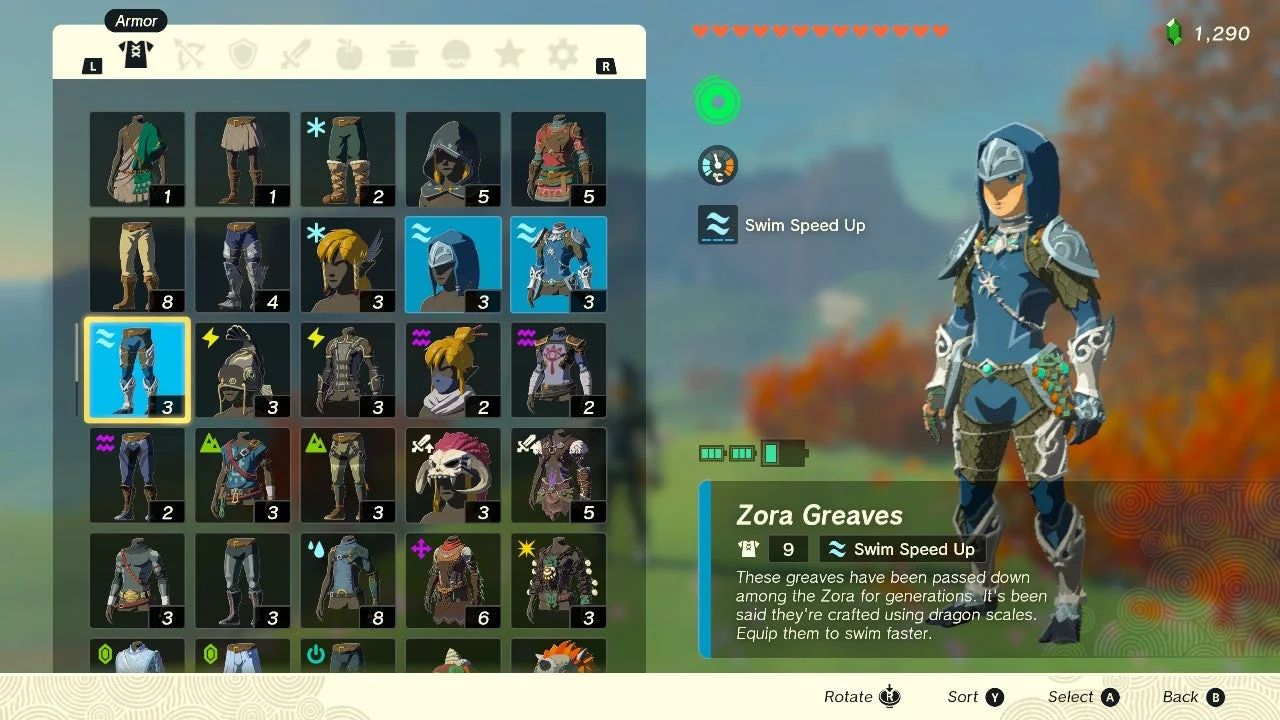Switch to the bow inventory tab
This screenshot has width=1280, height=720.
coord(190,54)
